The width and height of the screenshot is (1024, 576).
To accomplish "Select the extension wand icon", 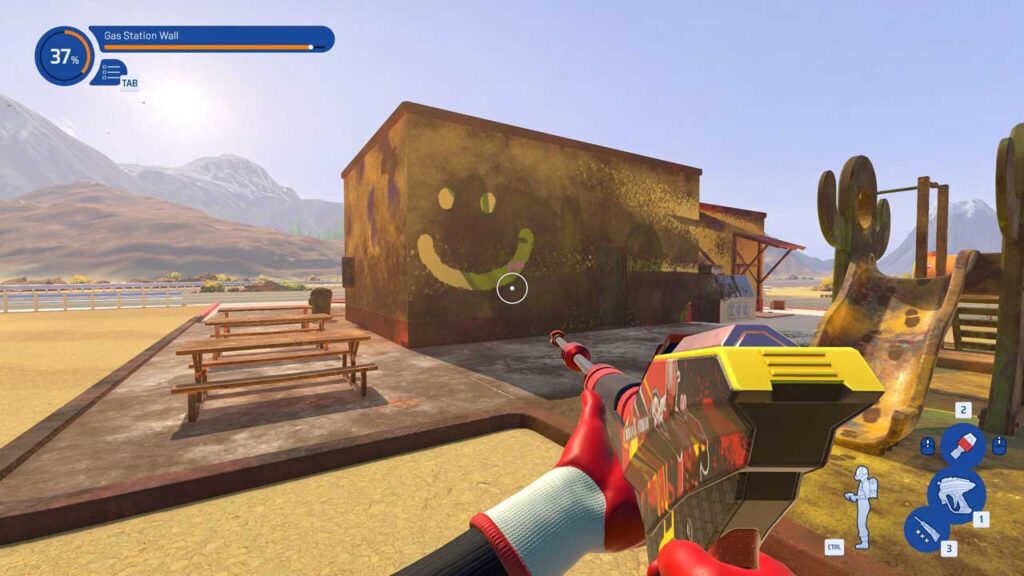I will pyautogui.click(x=926, y=528).
